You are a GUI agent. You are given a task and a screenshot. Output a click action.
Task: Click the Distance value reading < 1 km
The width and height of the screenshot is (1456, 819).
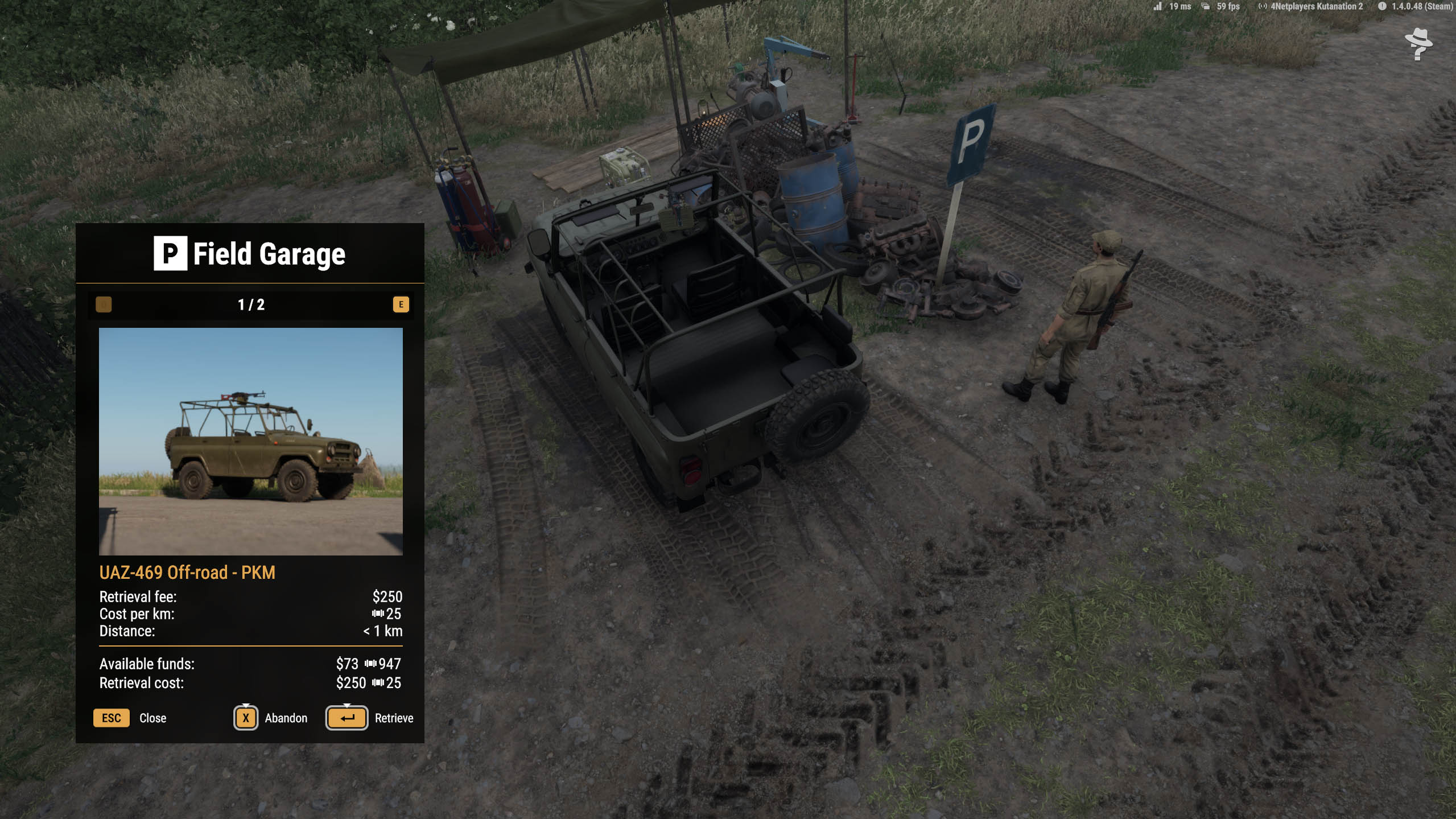tap(382, 632)
